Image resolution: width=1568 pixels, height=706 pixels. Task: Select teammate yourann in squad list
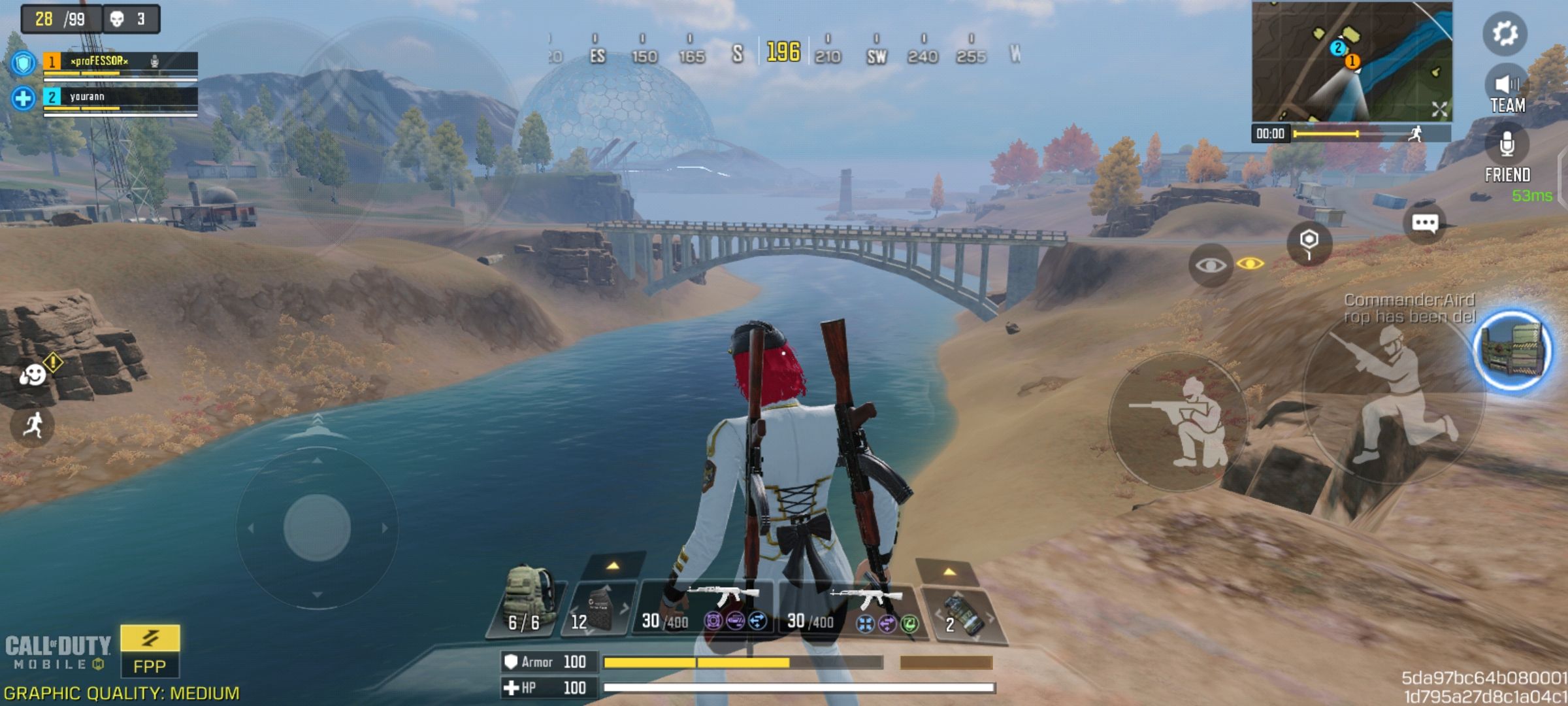[x=121, y=98]
